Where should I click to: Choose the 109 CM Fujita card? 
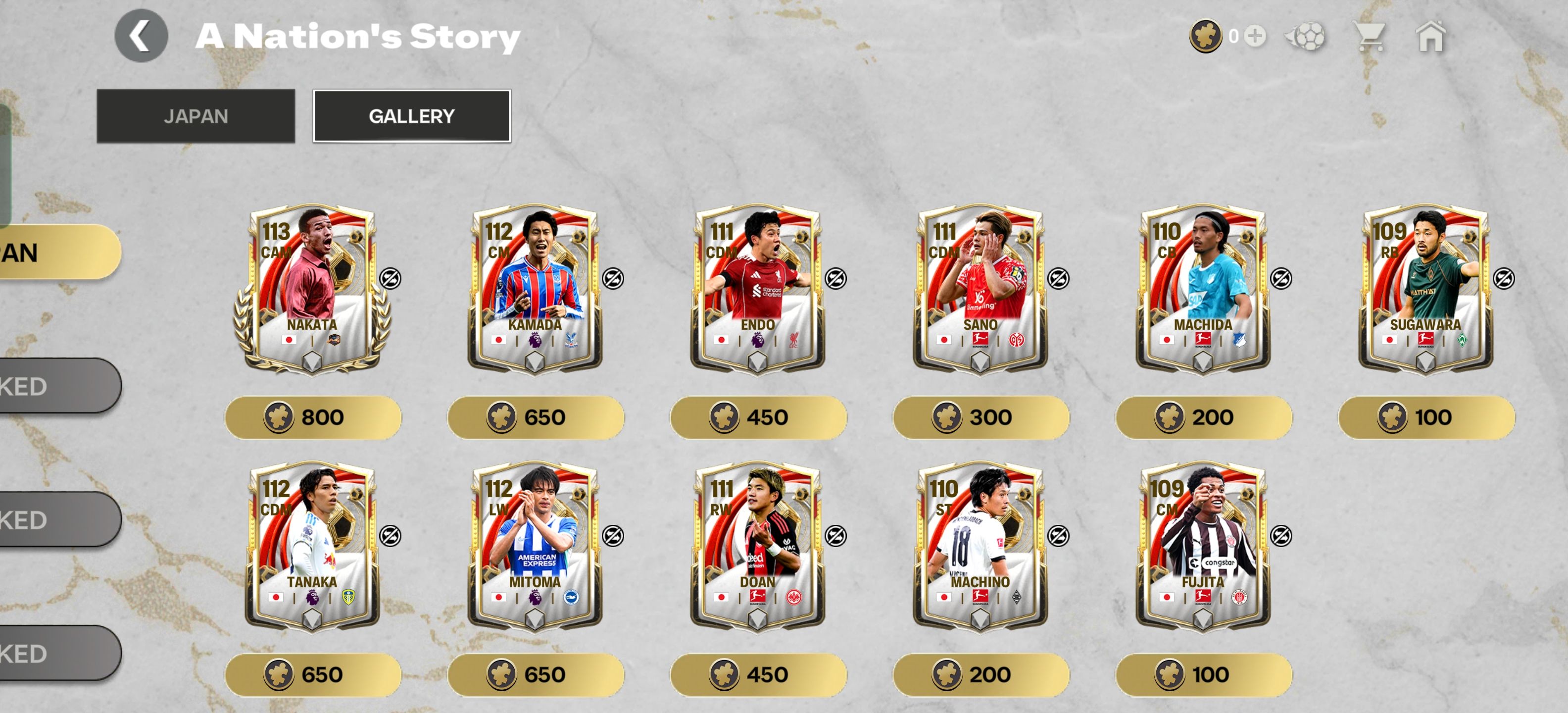[x=1203, y=546]
